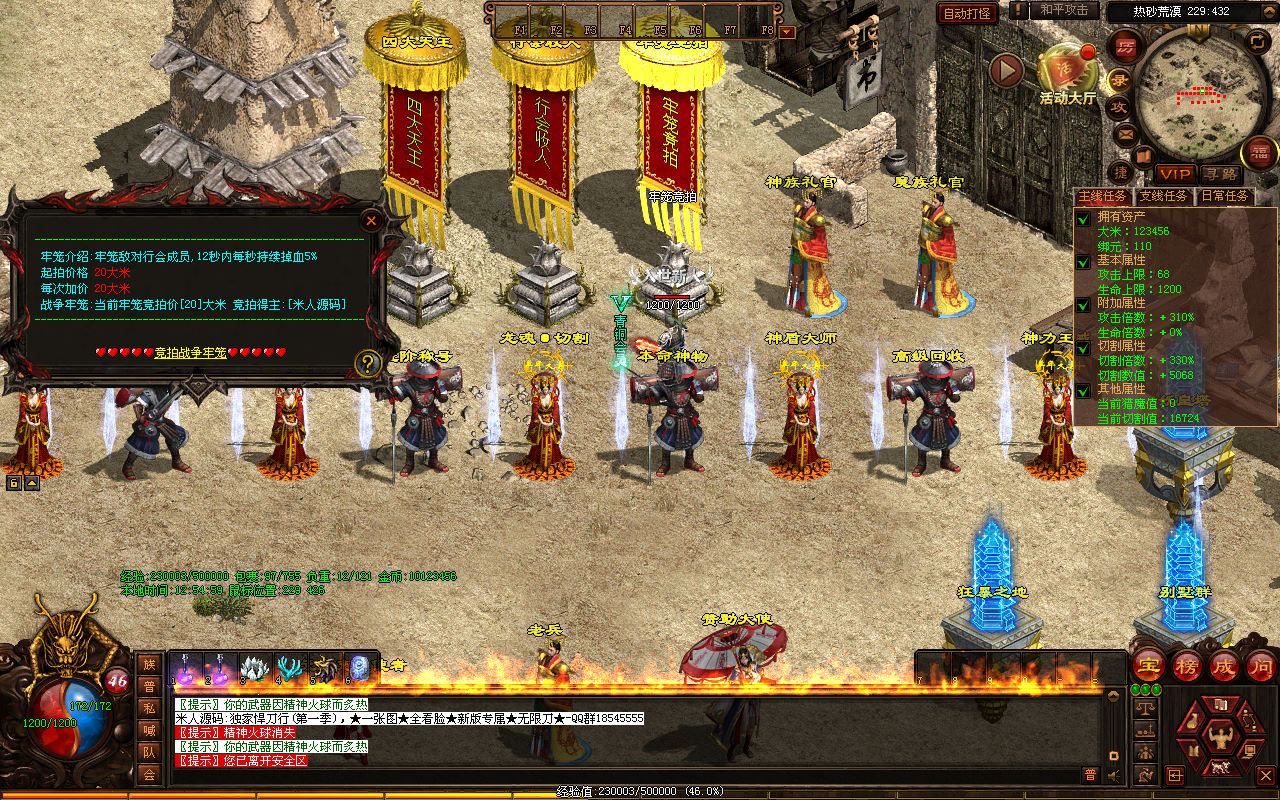
Task: Open the mail envelope icon
Action: (1125, 132)
